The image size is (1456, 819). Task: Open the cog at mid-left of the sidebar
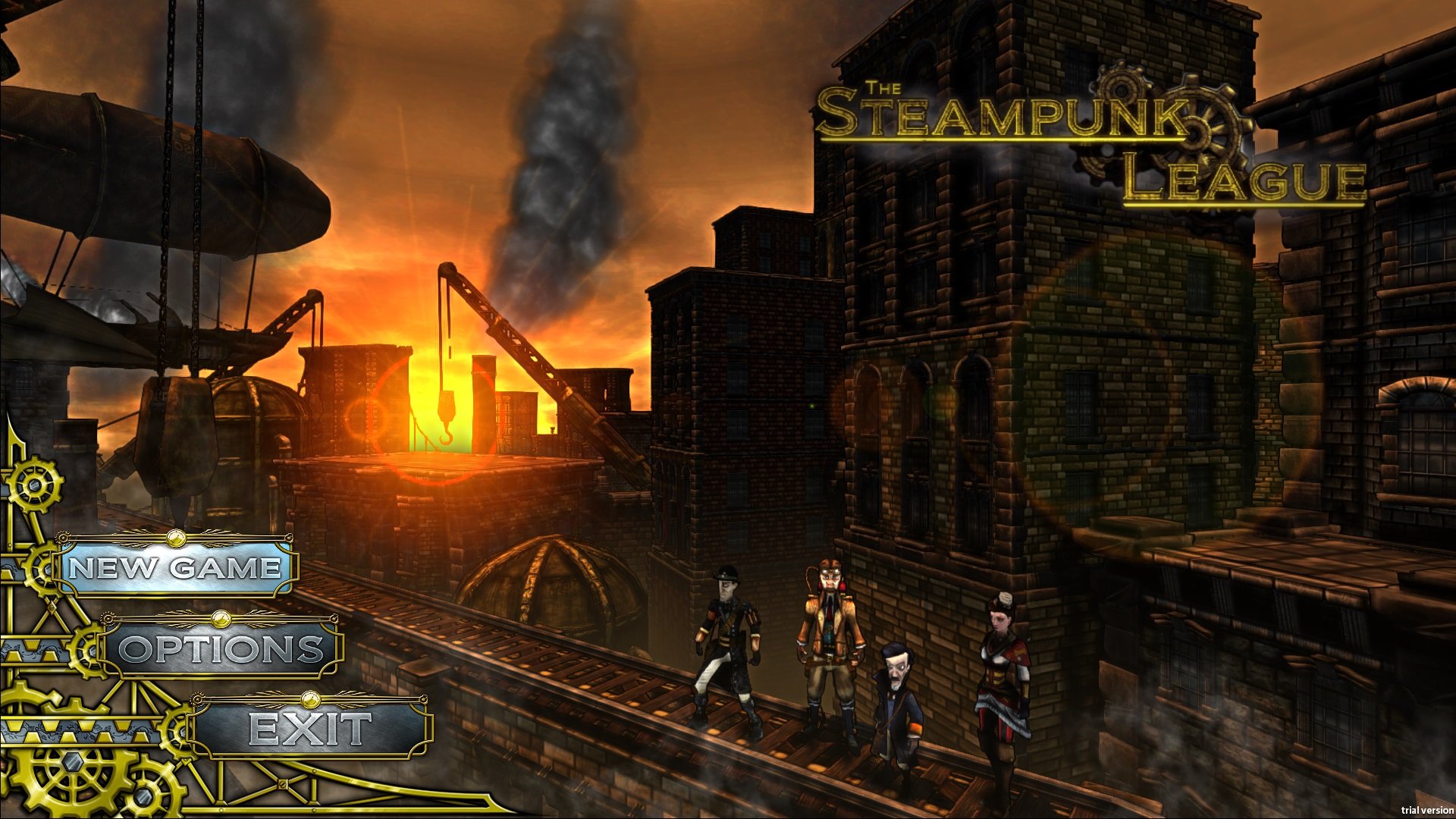click(84, 651)
